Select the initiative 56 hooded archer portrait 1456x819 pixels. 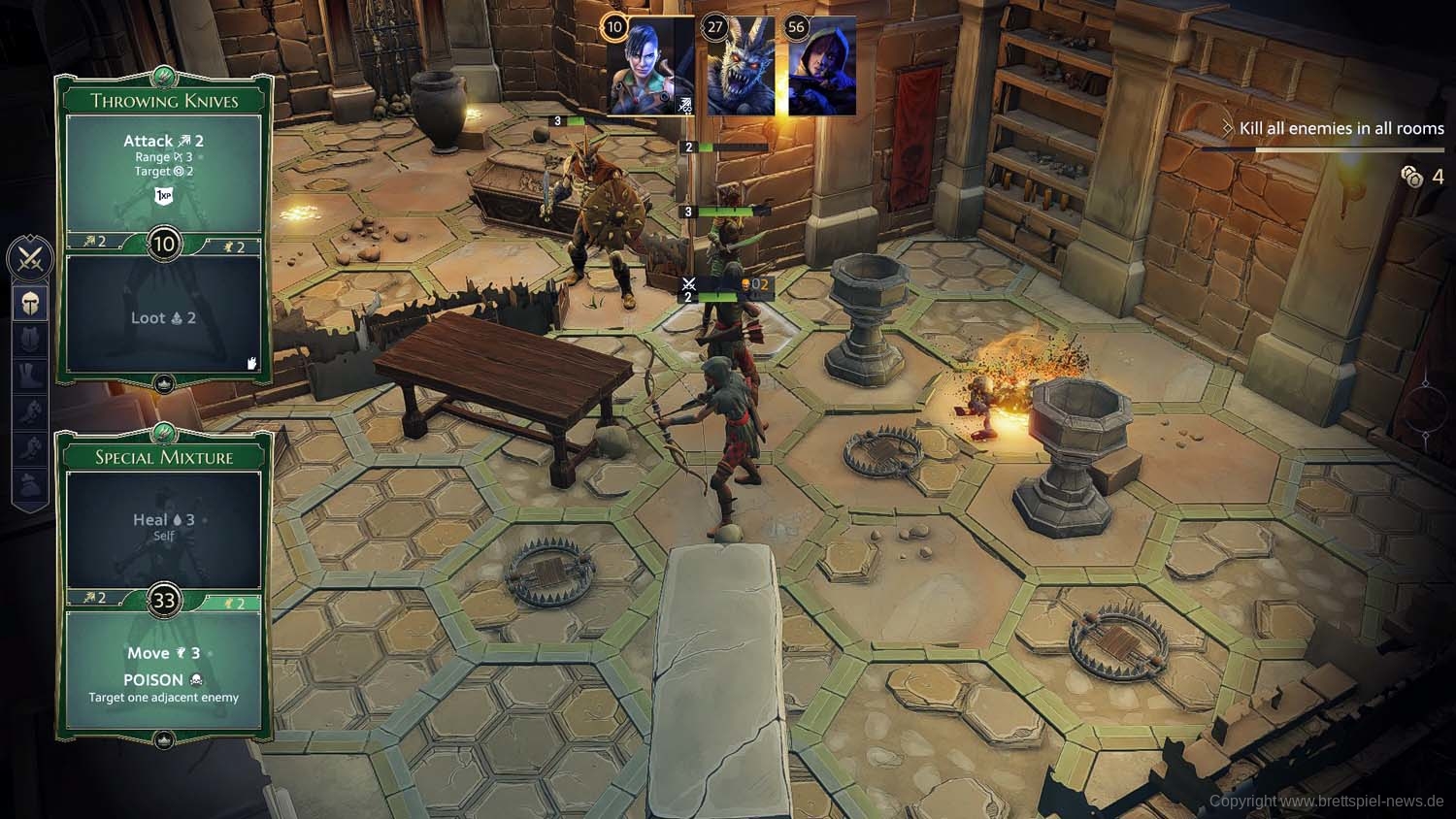point(821,68)
